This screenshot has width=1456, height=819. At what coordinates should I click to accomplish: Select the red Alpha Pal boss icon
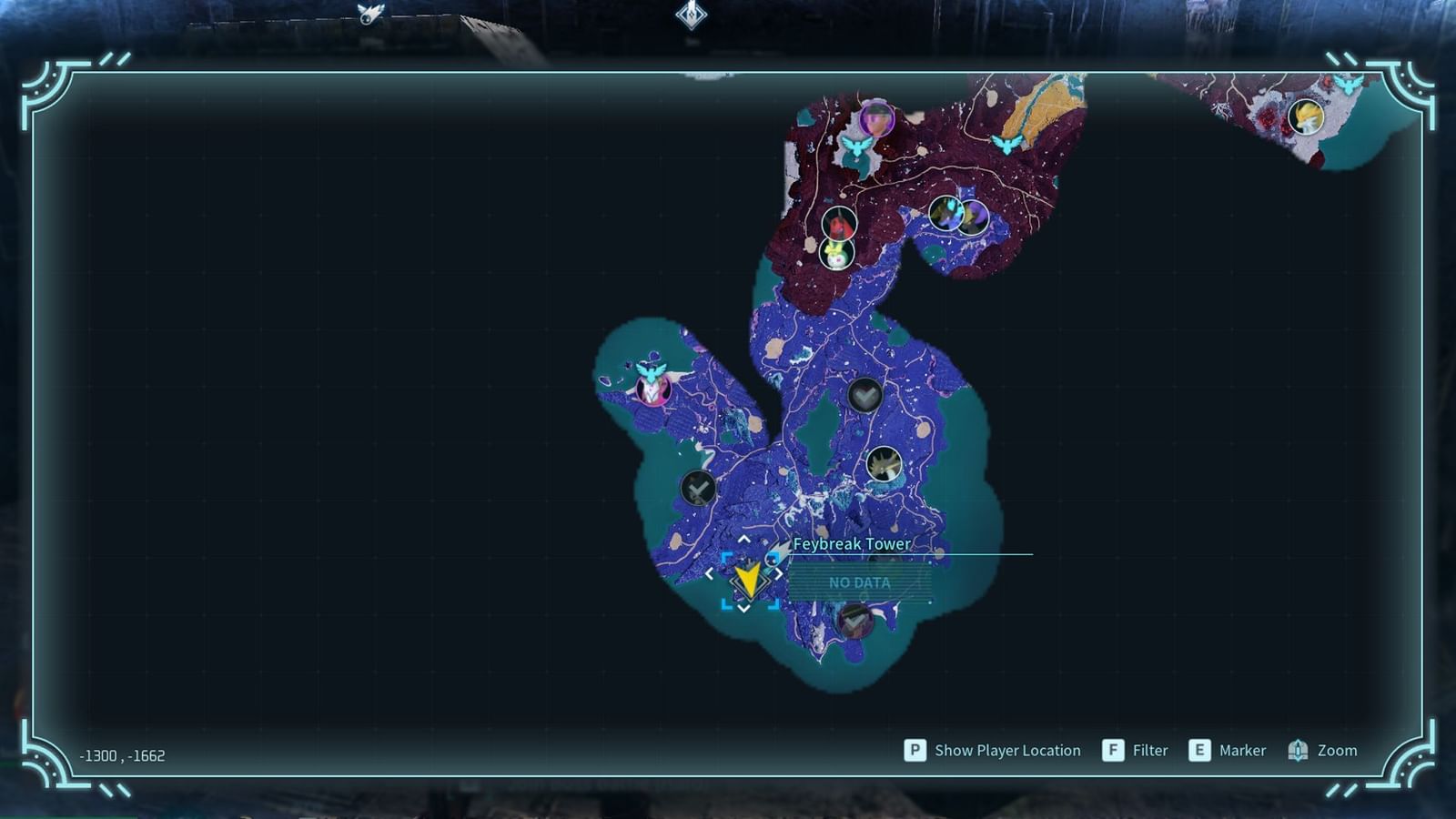[838, 222]
